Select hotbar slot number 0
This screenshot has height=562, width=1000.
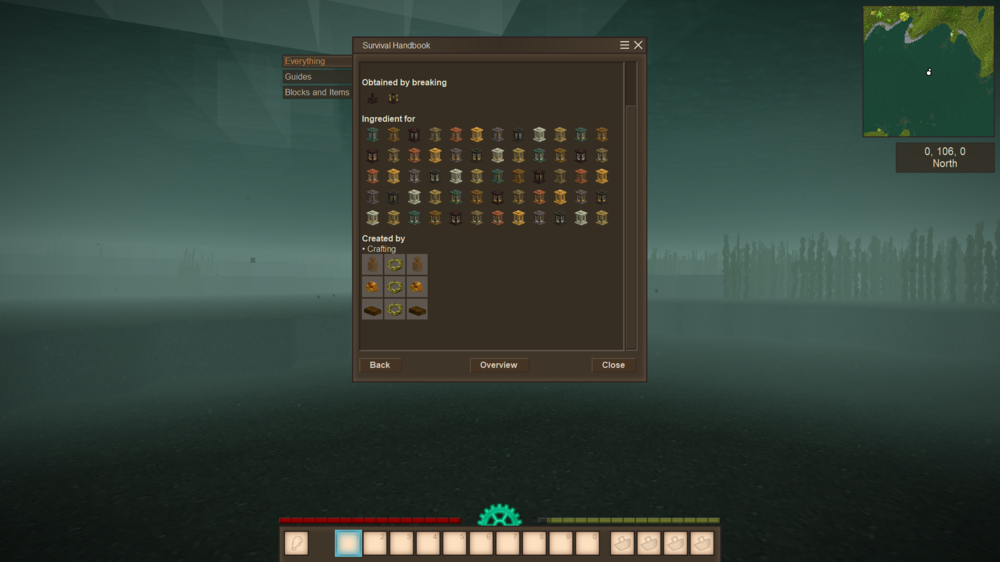[x=588, y=543]
